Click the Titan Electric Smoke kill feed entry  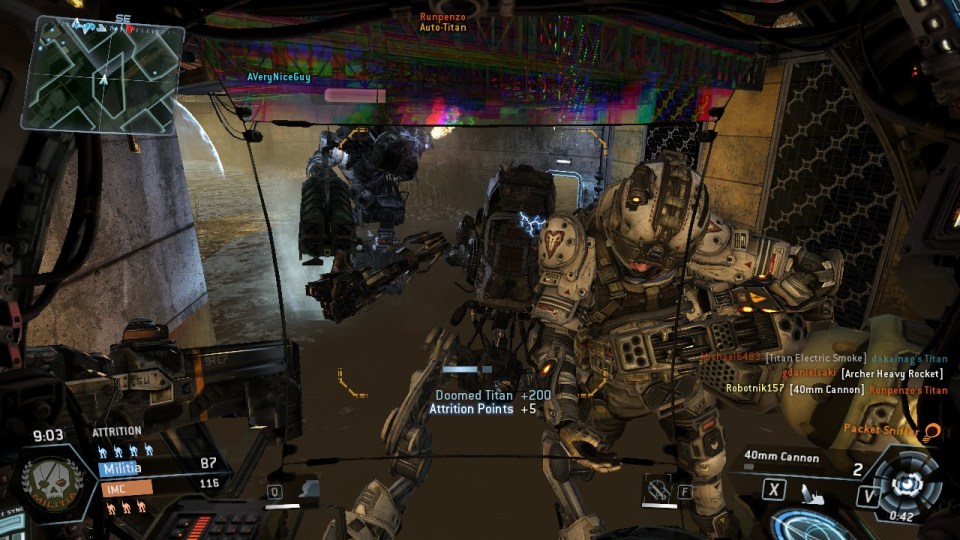coord(822,357)
